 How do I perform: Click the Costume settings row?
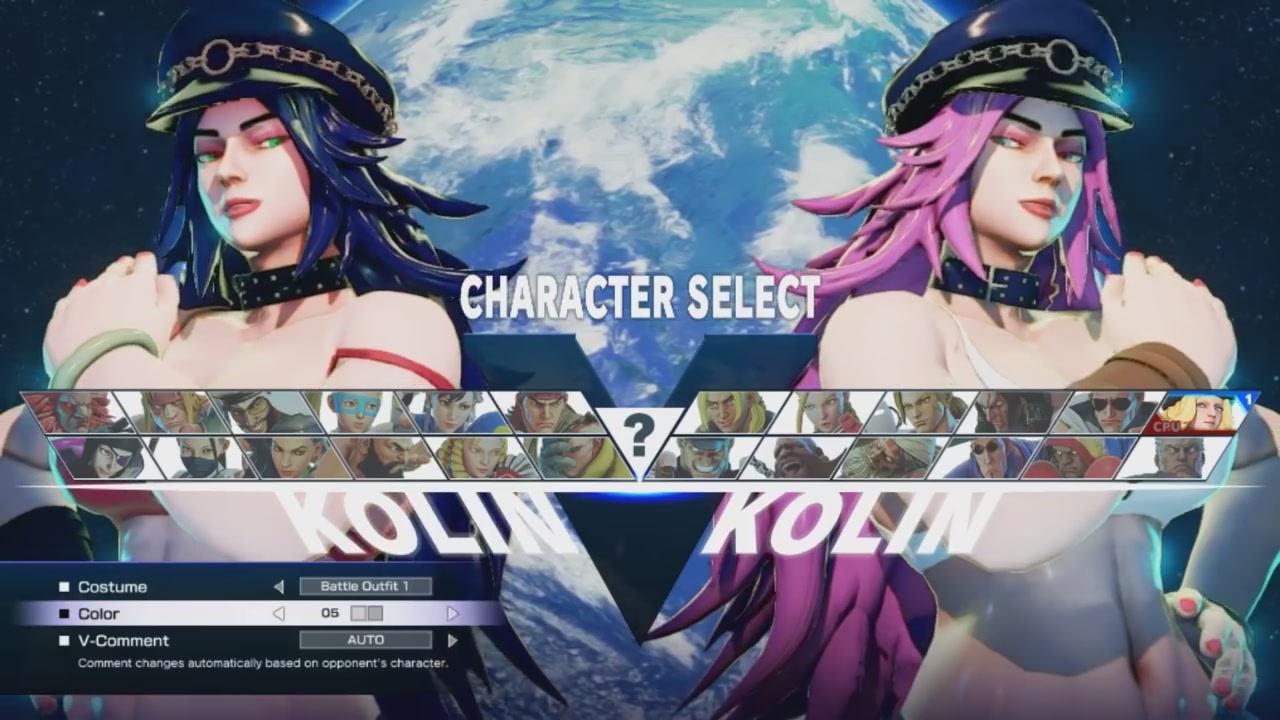[x=110, y=587]
